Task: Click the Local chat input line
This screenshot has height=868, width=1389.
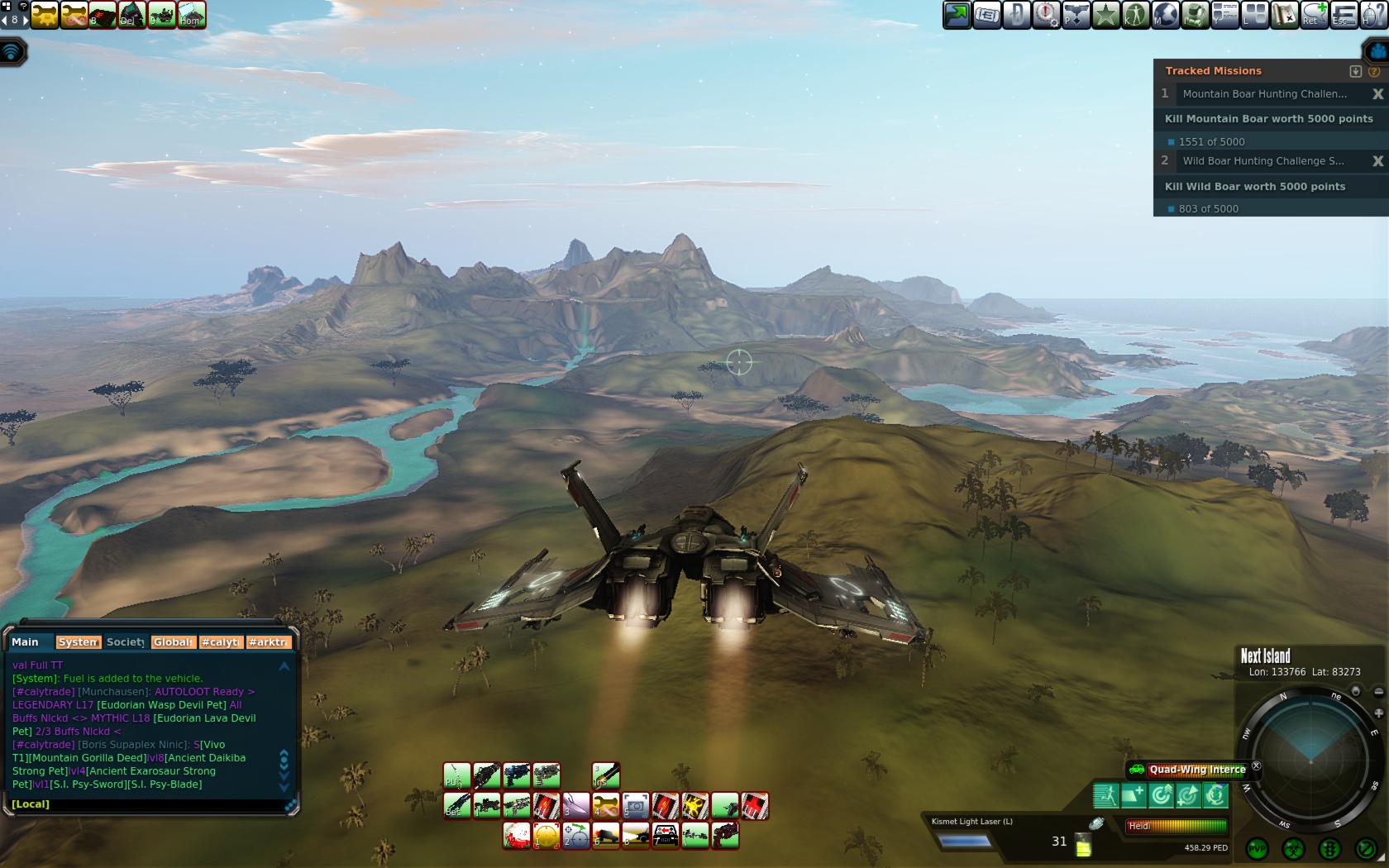Action: pyautogui.click(x=149, y=804)
